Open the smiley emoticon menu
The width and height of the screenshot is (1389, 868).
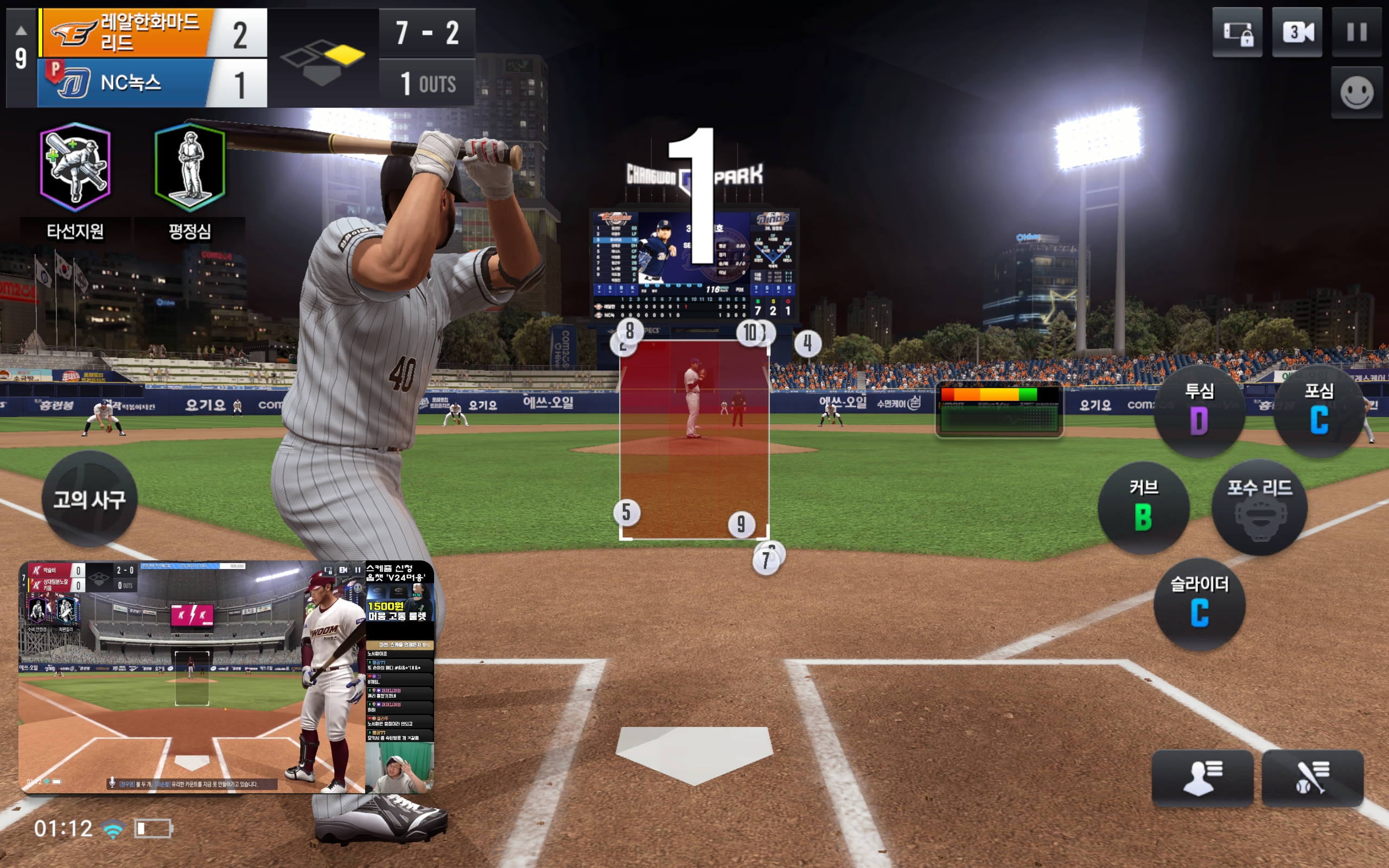click(x=1356, y=92)
